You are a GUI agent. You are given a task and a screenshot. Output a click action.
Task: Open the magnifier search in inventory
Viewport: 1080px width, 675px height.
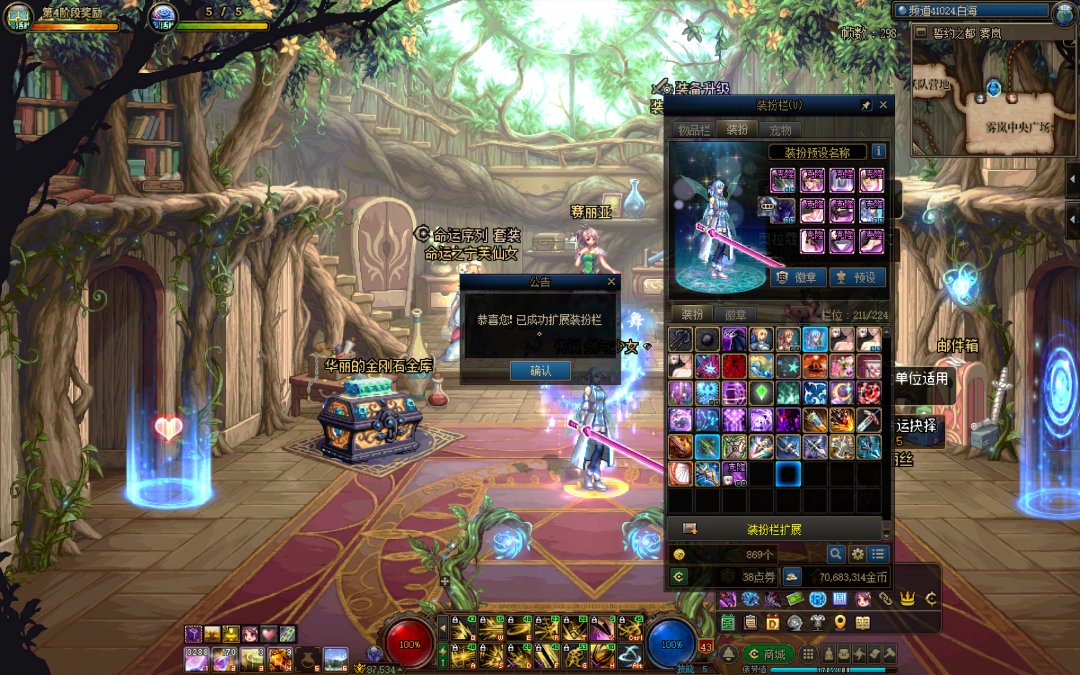(x=835, y=553)
